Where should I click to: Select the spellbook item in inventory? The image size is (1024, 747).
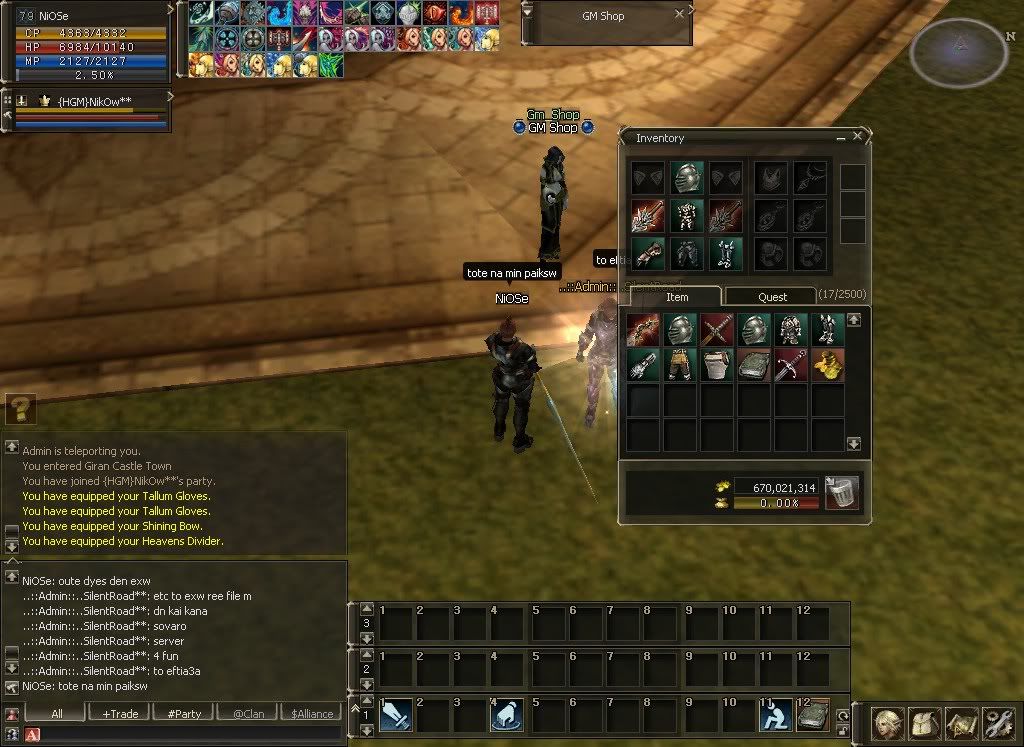click(754, 364)
